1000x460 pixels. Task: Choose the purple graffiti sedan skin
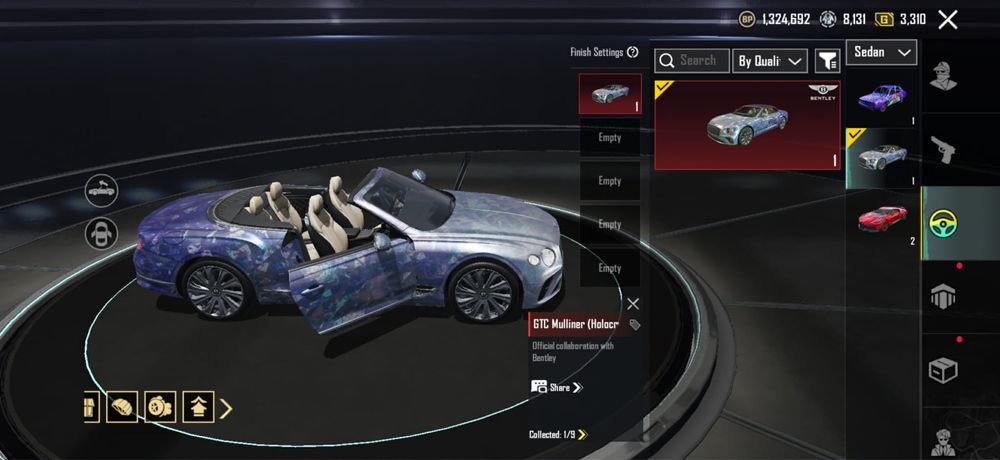(882, 97)
